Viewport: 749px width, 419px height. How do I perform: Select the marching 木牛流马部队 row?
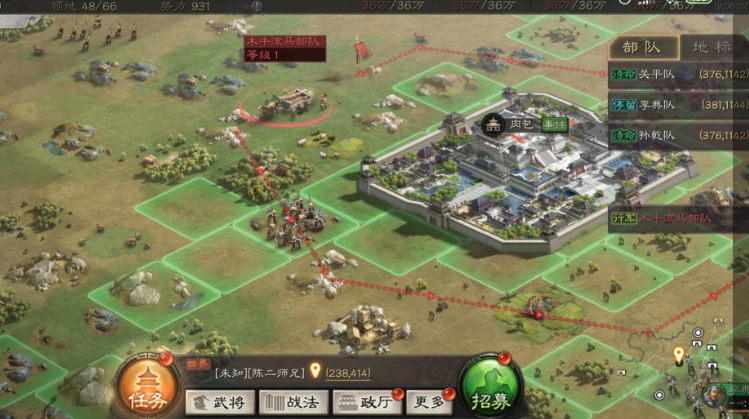pyautogui.click(x=678, y=218)
